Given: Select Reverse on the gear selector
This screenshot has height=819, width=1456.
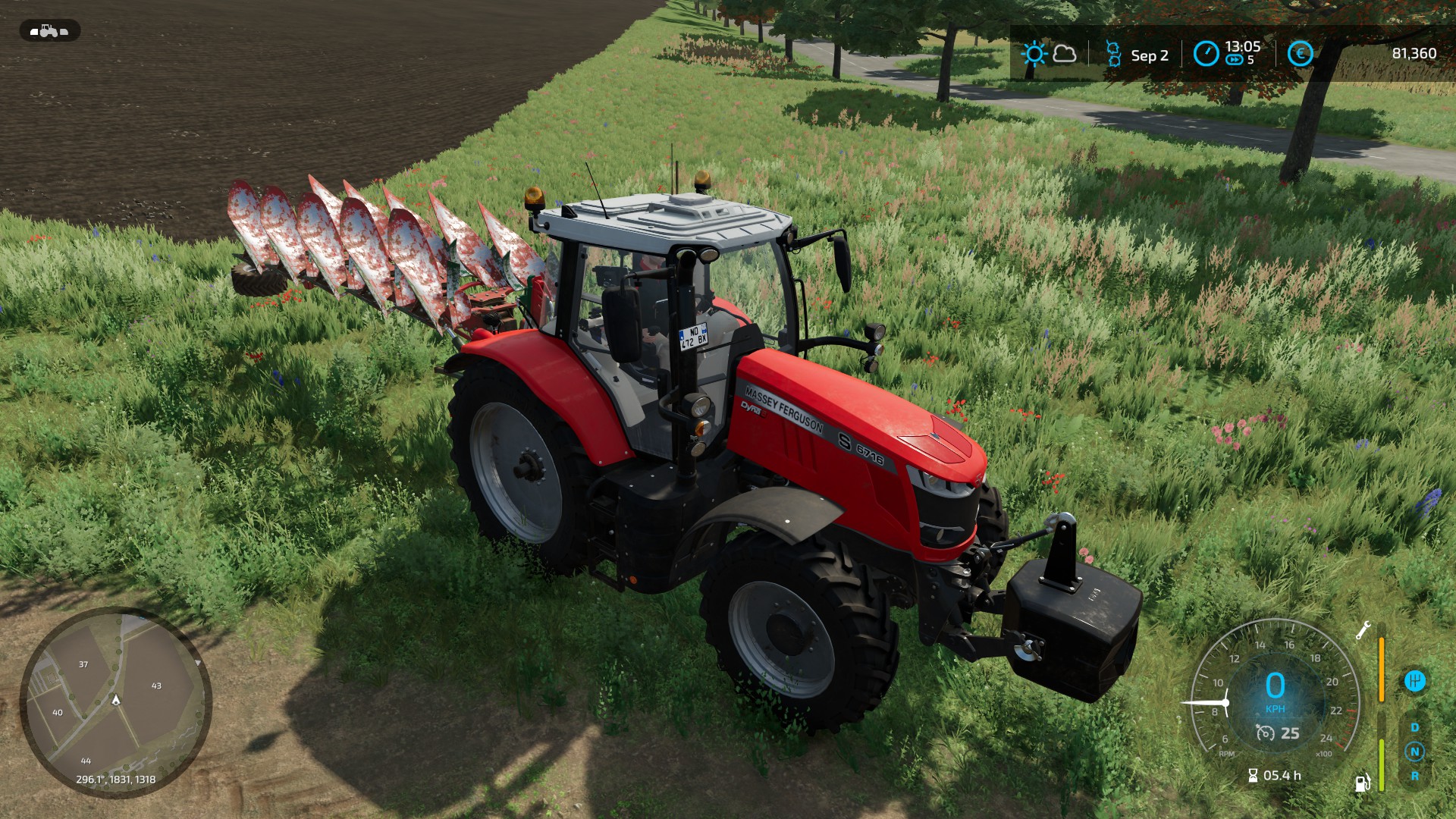Looking at the screenshot, I should 1414,776.
